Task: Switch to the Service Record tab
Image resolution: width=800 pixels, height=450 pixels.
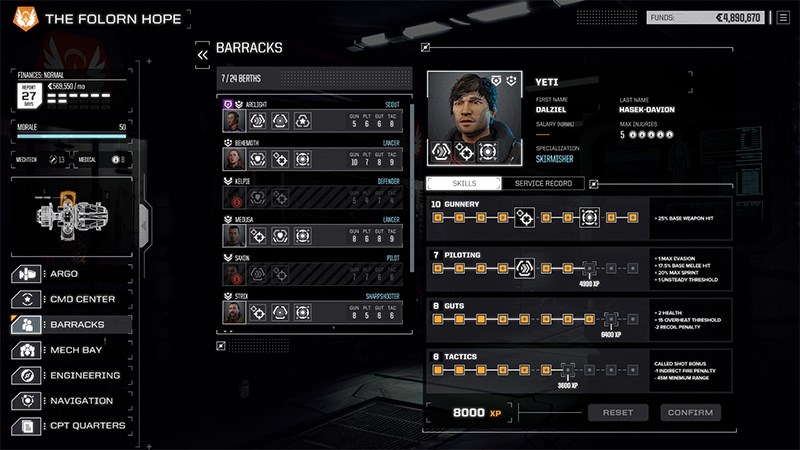Action: coord(542,184)
